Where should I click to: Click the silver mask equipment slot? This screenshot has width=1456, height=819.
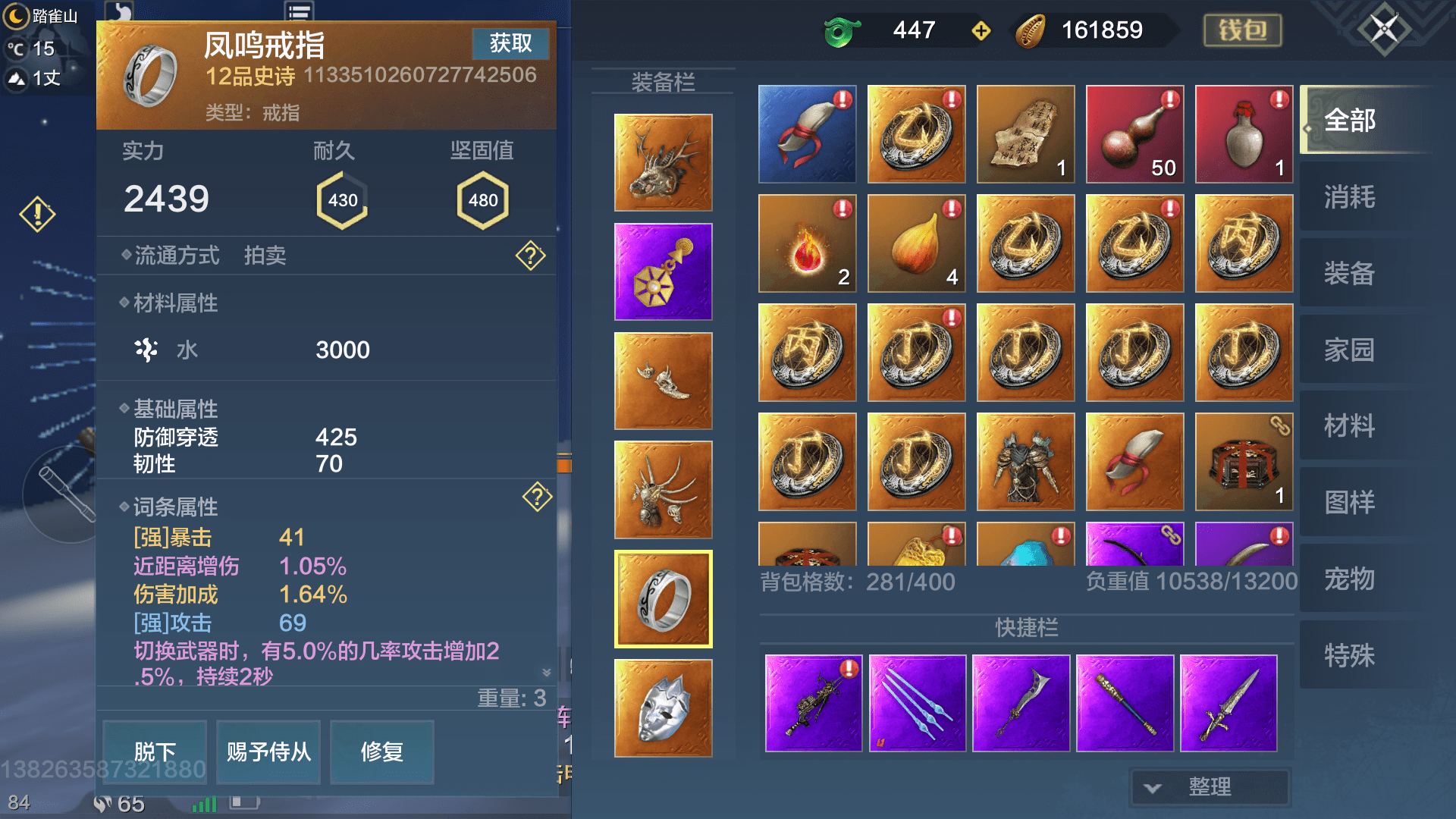(x=663, y=708)
